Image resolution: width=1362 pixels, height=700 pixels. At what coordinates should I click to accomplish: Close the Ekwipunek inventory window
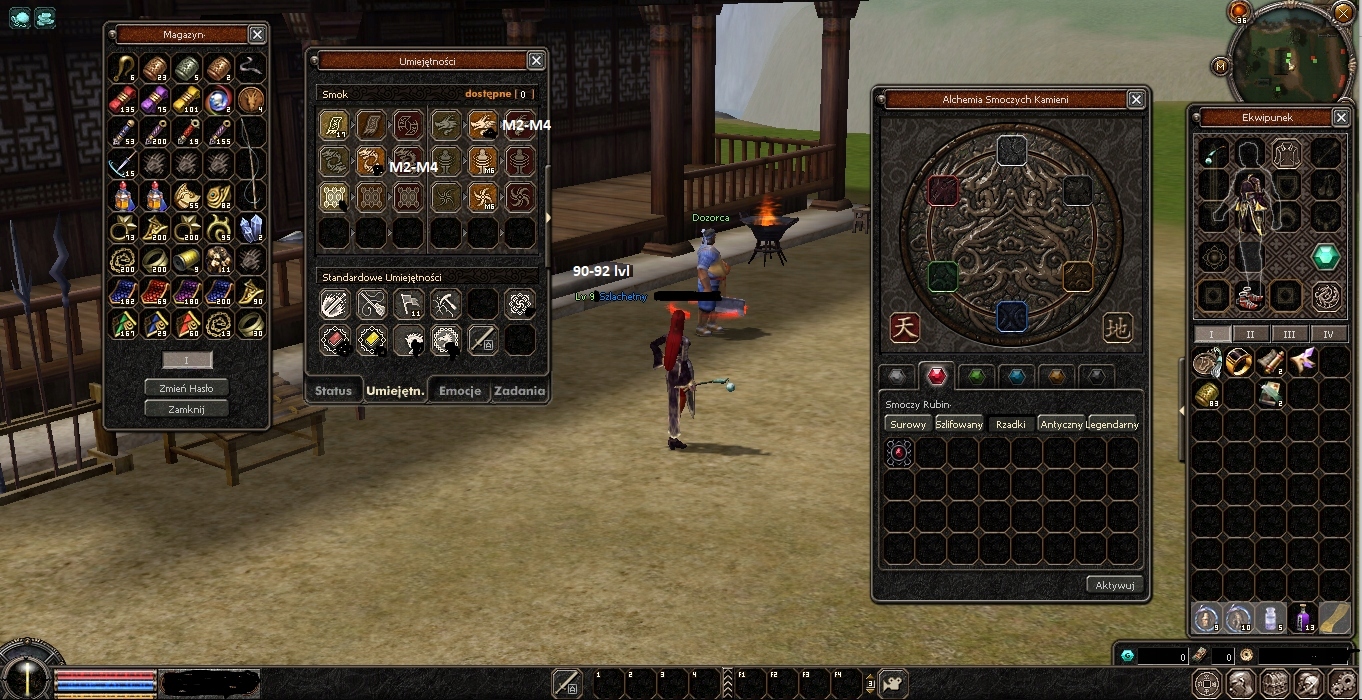point(1341,117)
